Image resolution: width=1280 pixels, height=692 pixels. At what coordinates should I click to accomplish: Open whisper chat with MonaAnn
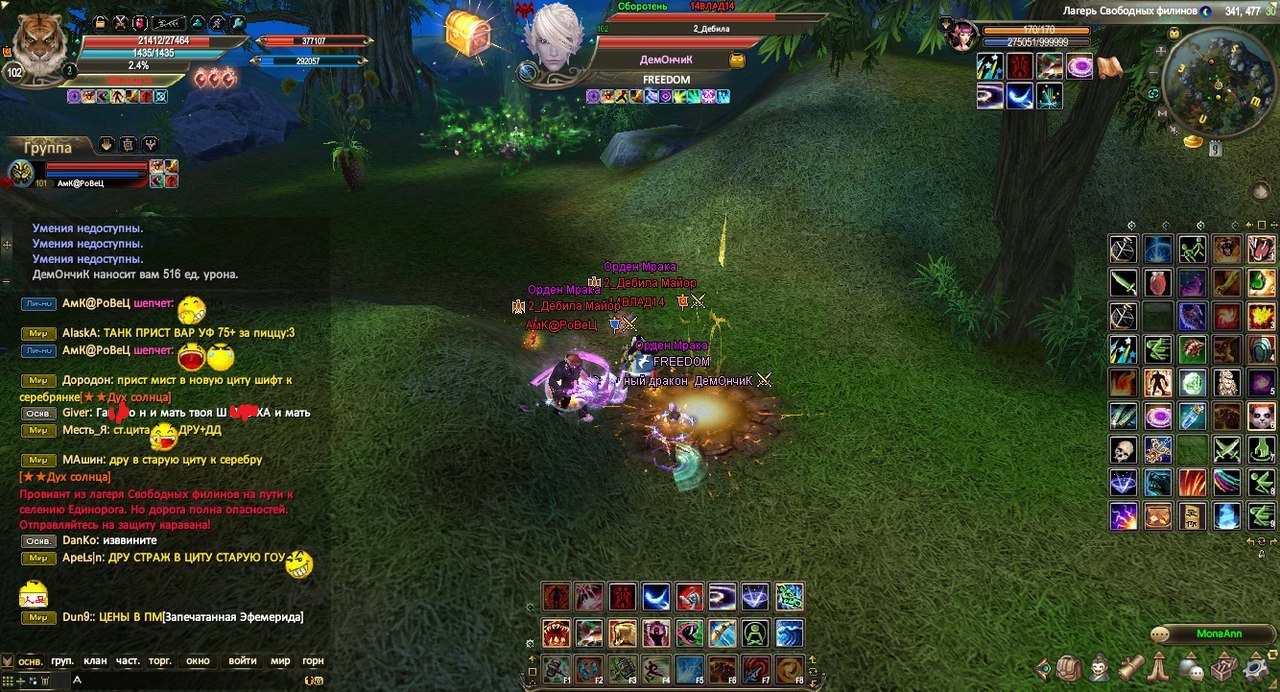click(x=1218, y=634)
